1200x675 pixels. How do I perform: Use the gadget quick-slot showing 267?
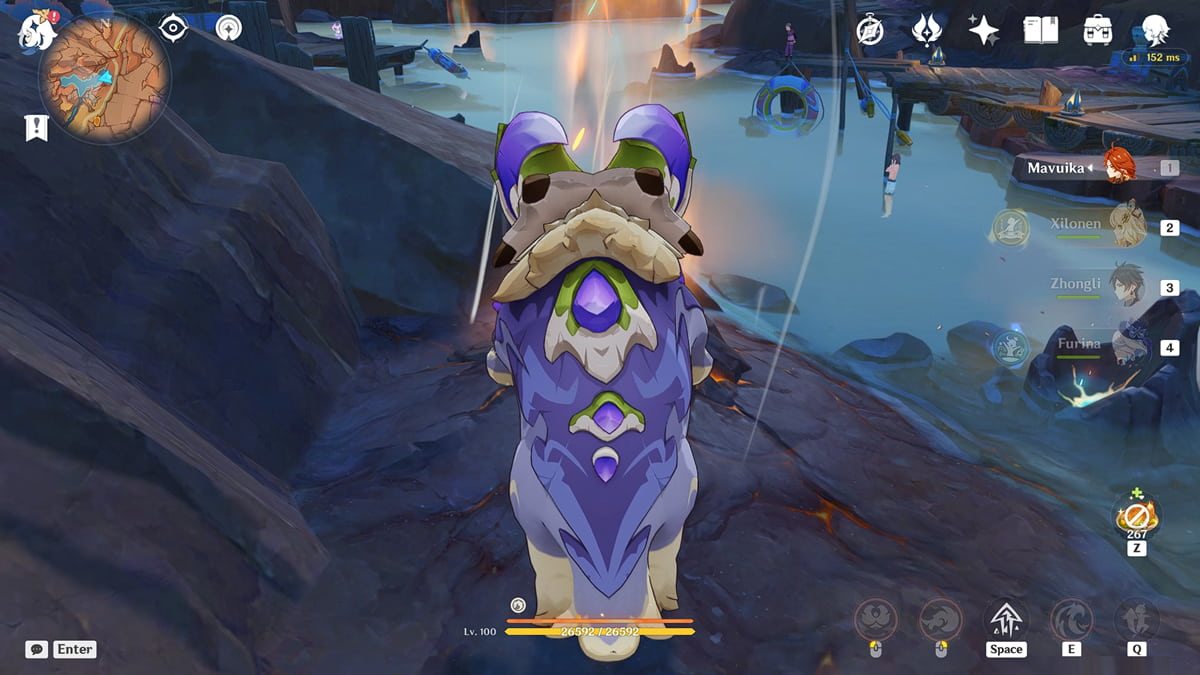click(x=1137, y=516)
